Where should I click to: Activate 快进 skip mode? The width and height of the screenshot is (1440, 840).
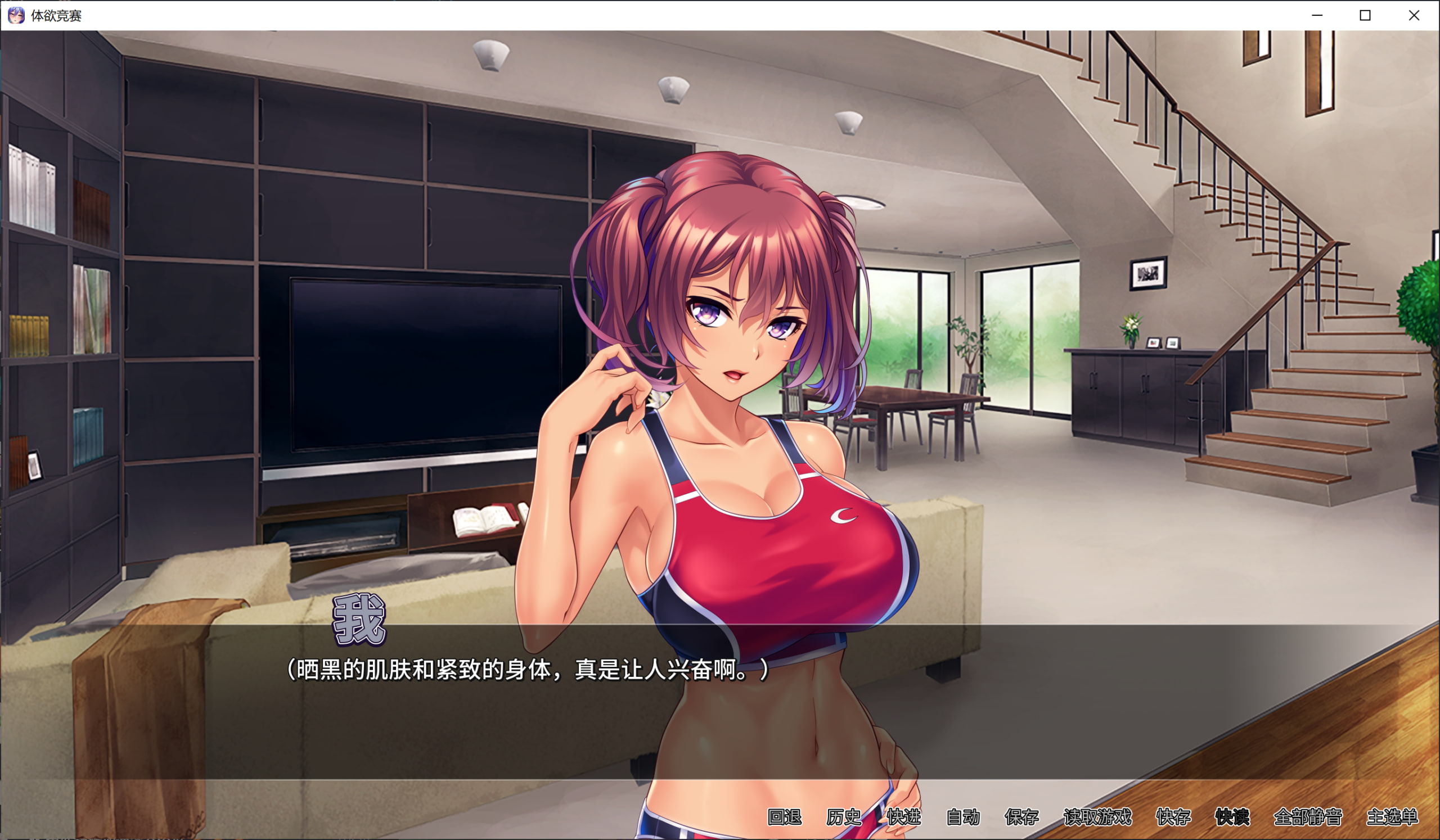[x=903, y=816]
